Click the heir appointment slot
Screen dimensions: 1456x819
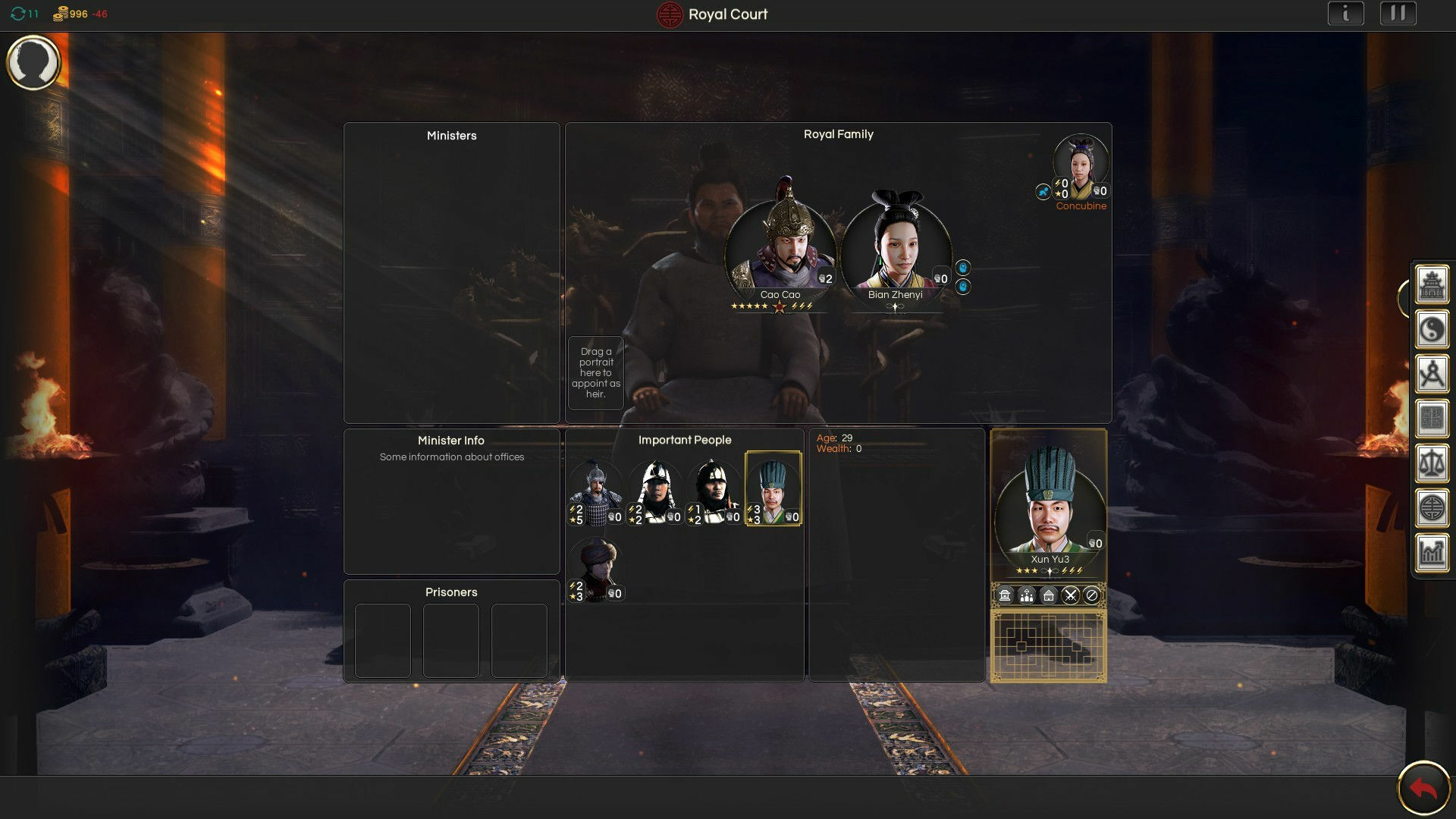[x=596, y=372]
